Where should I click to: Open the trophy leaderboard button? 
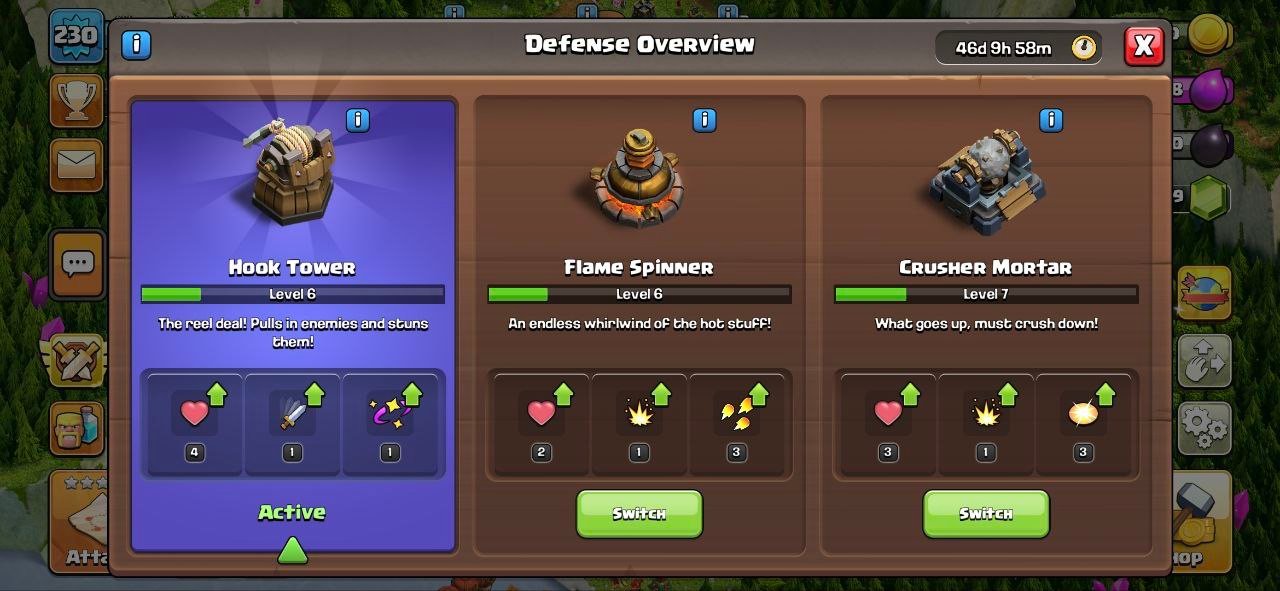tap(76, 100)
